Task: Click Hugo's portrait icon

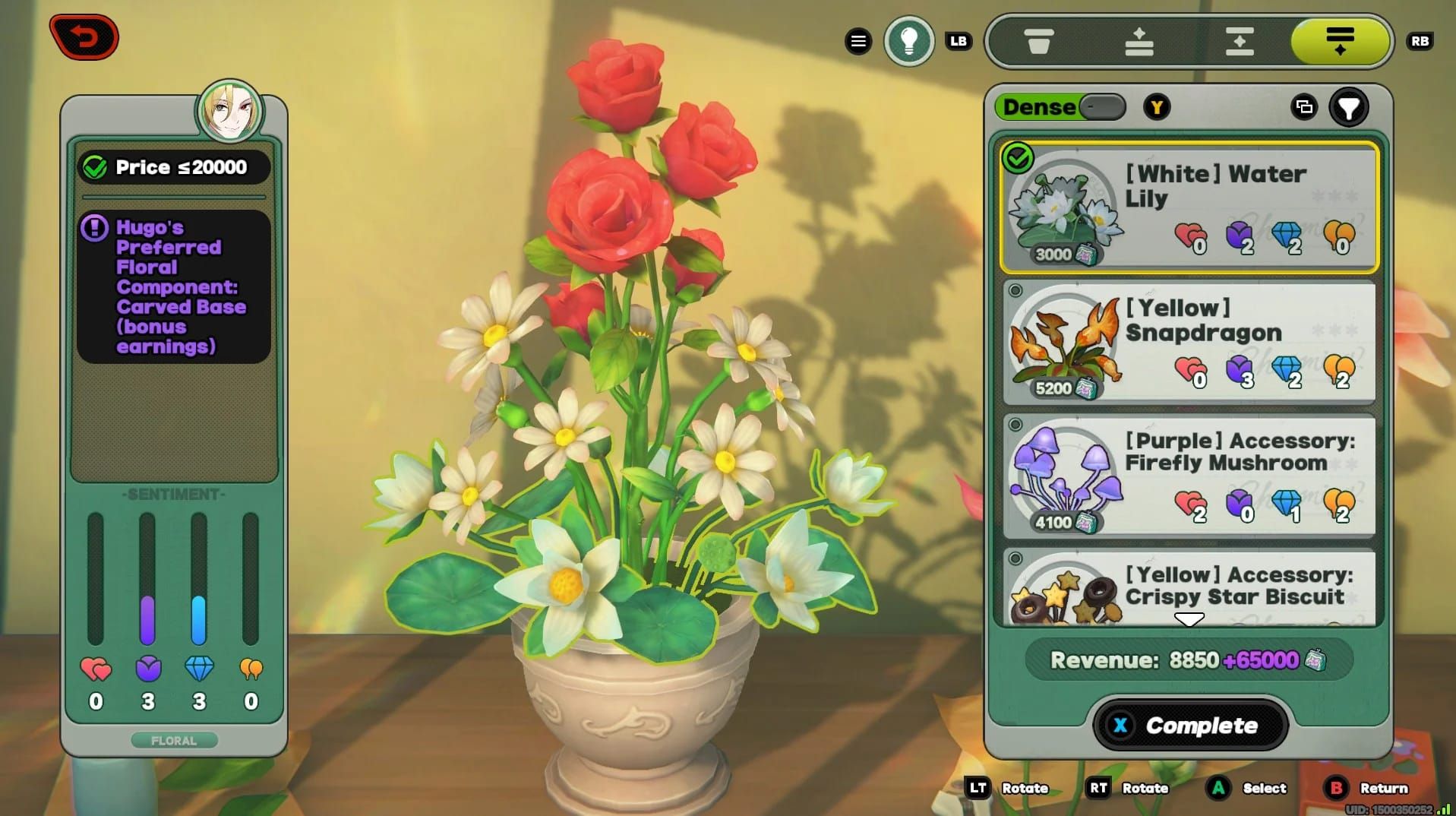Action: [230, 112]
